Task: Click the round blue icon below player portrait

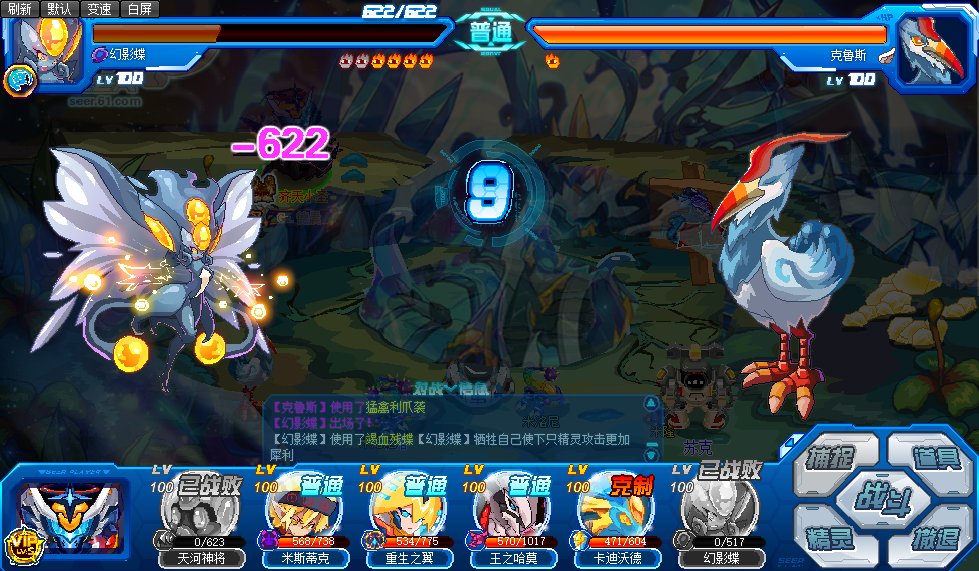Action: 16,80
